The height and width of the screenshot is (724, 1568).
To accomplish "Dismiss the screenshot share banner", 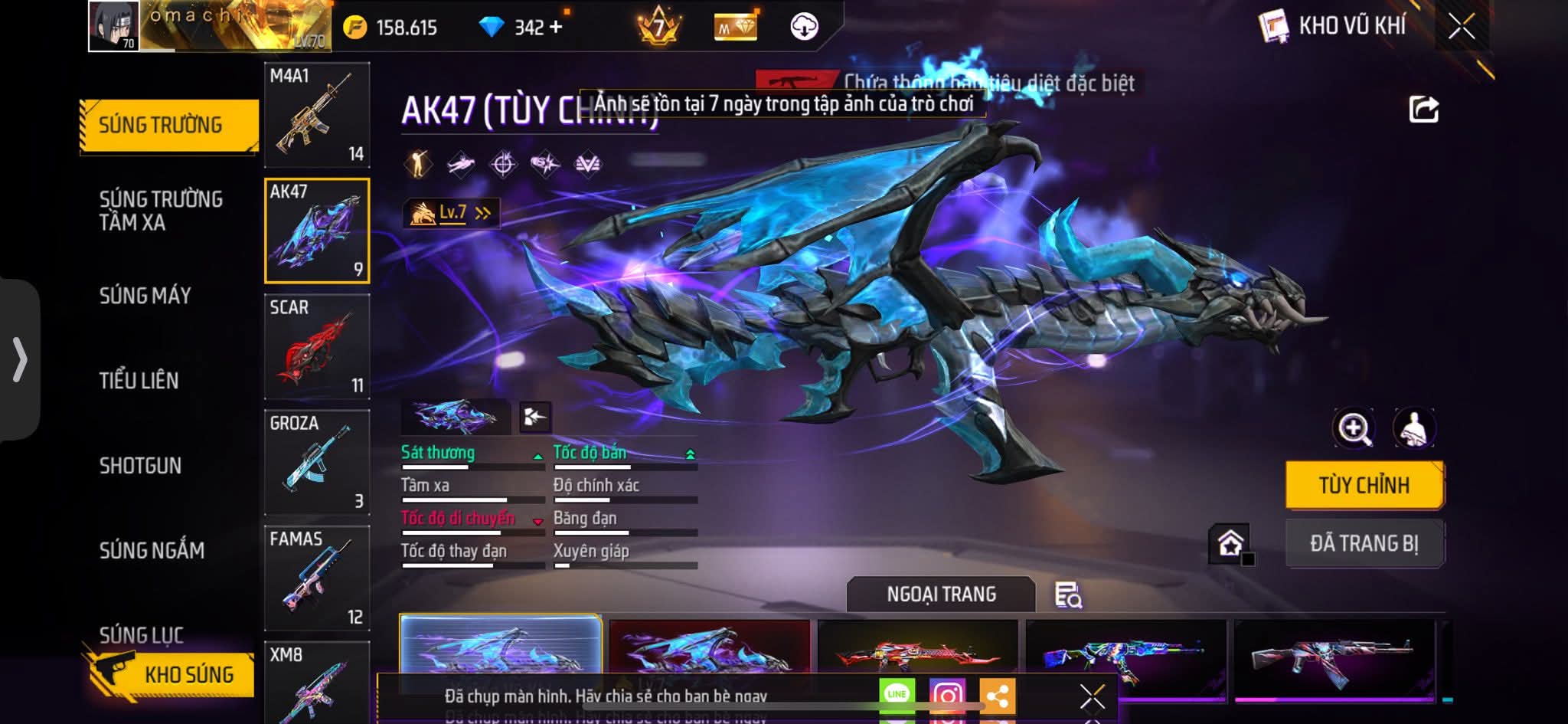I will [x=1092, y=696].
